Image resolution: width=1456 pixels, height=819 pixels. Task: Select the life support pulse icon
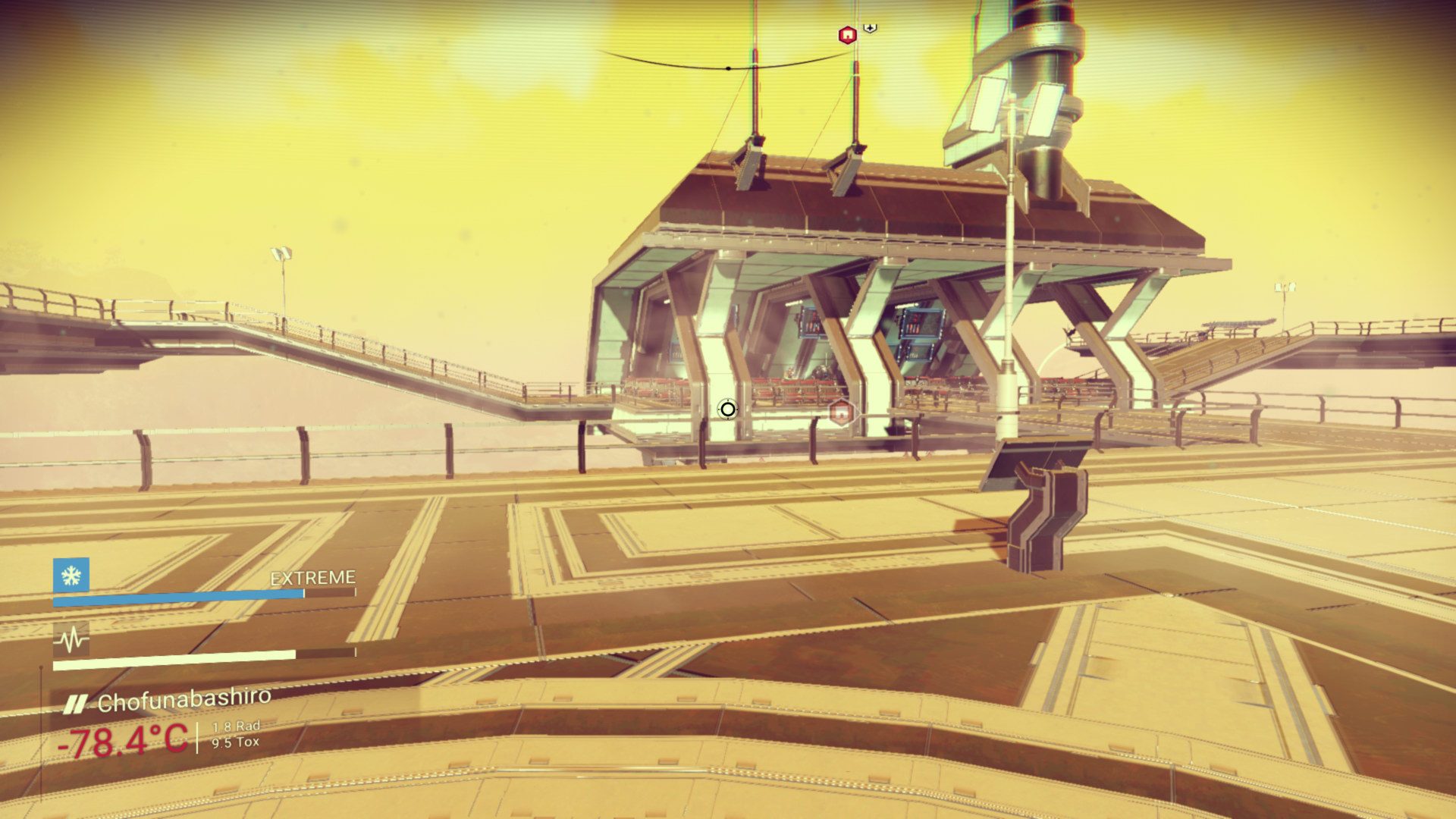click(71, 641)
